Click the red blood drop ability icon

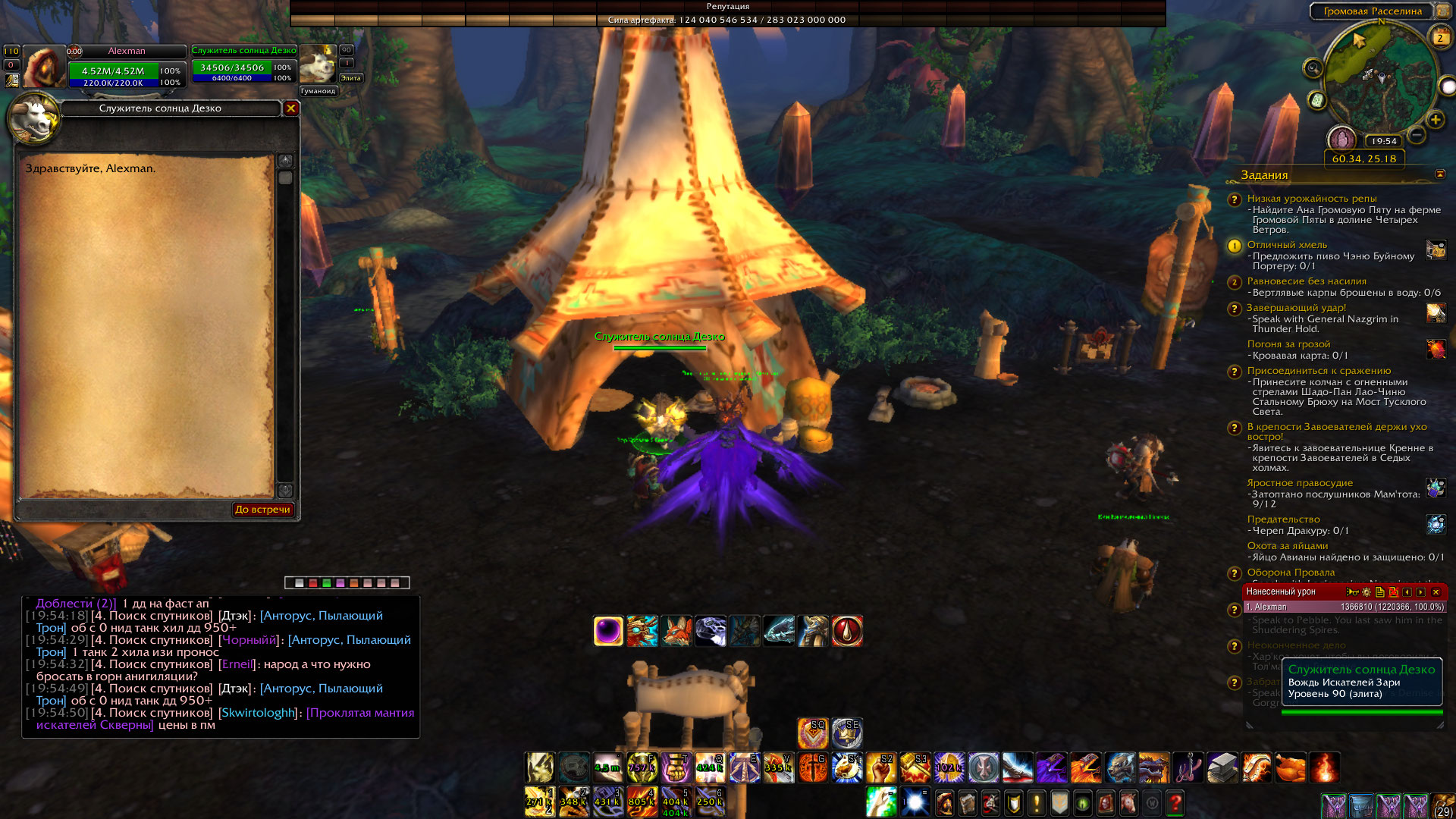pyautogui.click(x=847, y=631)
